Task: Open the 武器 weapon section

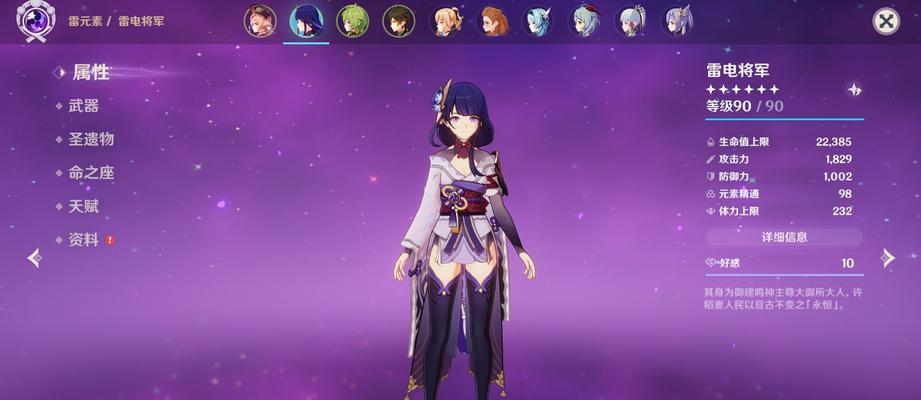Action: coord(84,106)
